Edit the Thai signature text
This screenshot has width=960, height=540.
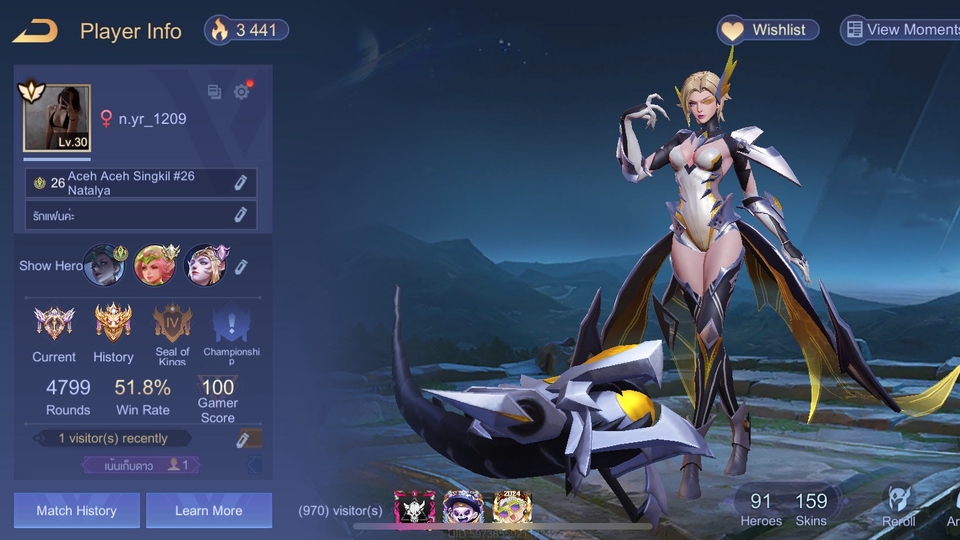point(240,215)
